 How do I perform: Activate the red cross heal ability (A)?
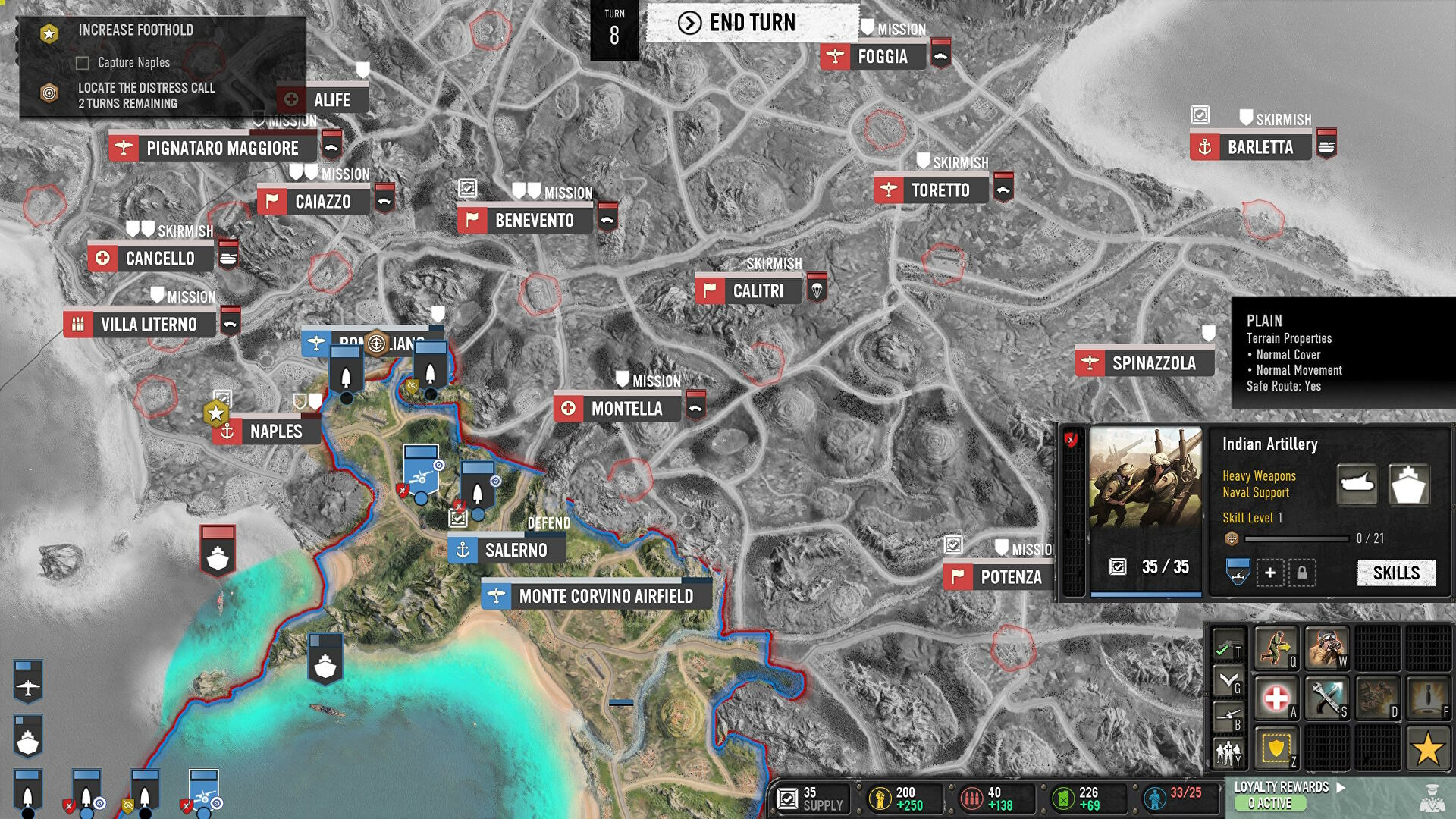[1276, 698]
